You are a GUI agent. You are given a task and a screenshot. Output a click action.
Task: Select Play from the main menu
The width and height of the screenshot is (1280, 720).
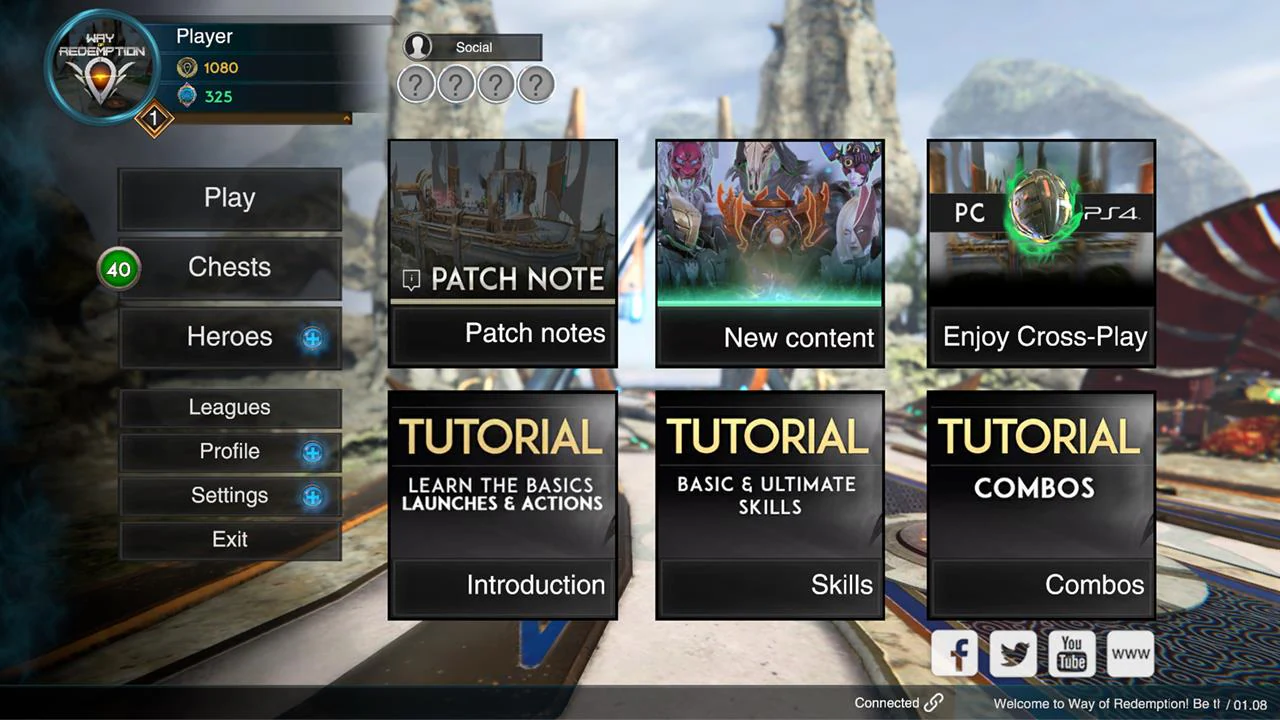(x=229, y=197)
